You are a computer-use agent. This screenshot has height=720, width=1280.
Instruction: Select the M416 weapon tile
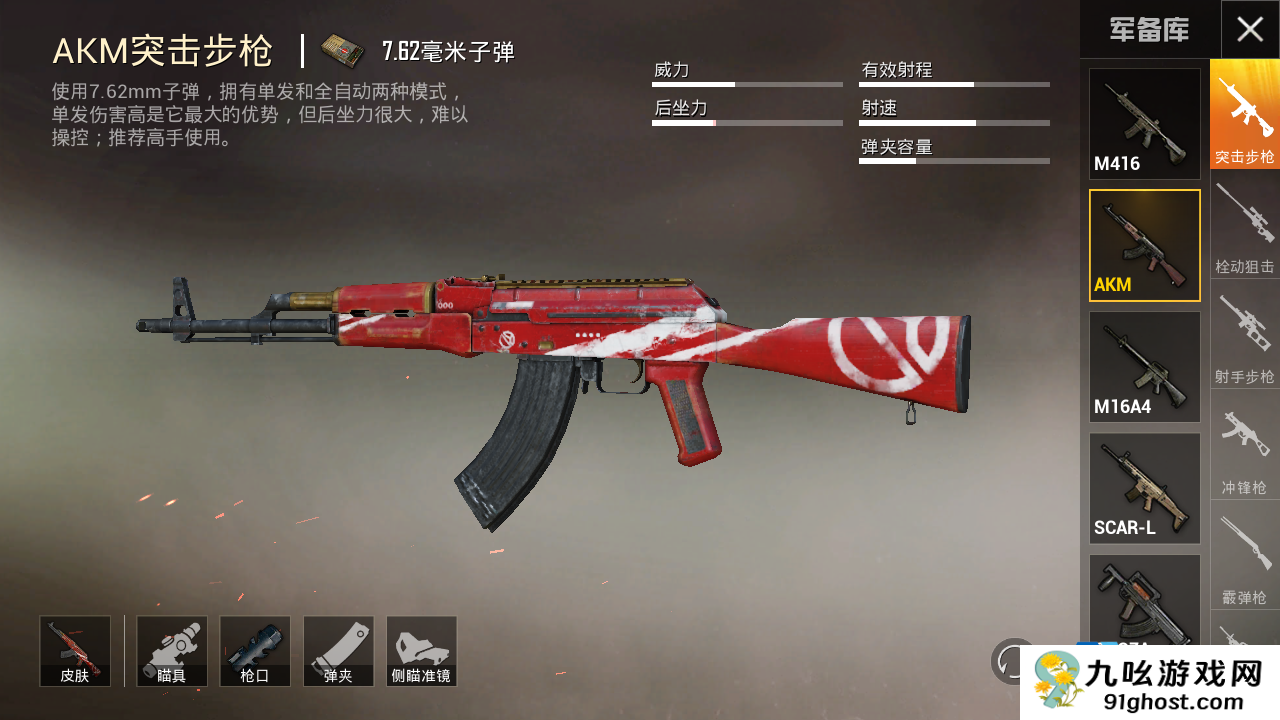1144,124
